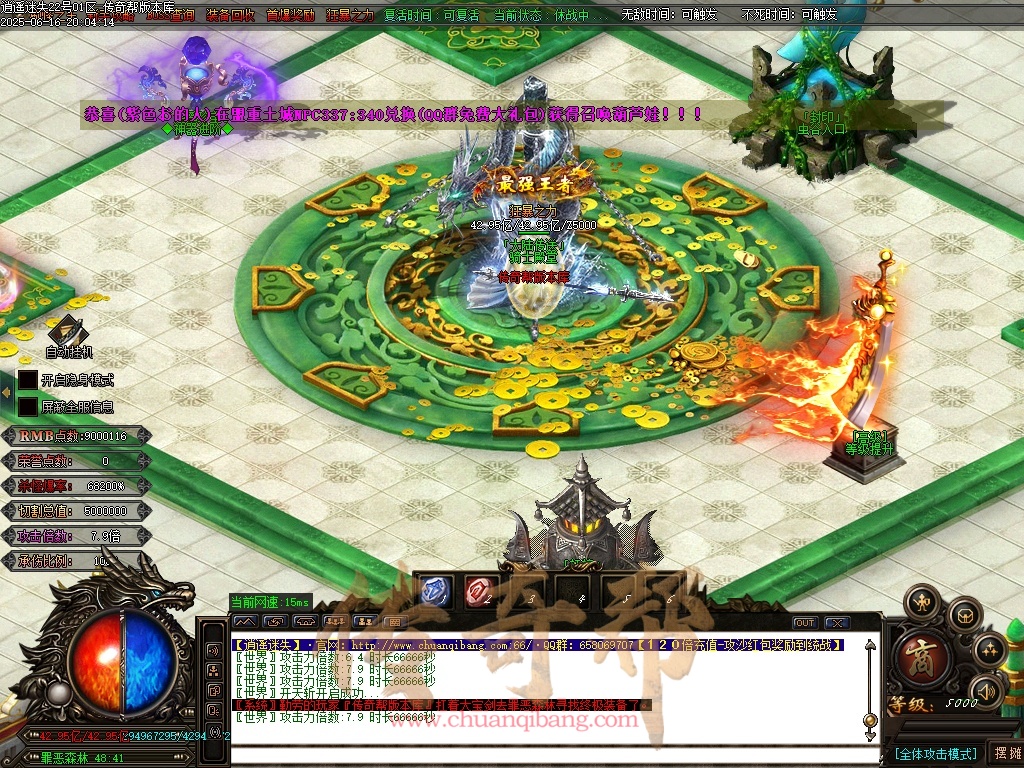Use the blue crystal skill in slot 1
Screen dimensions: 1024x768
click(433, 592)
